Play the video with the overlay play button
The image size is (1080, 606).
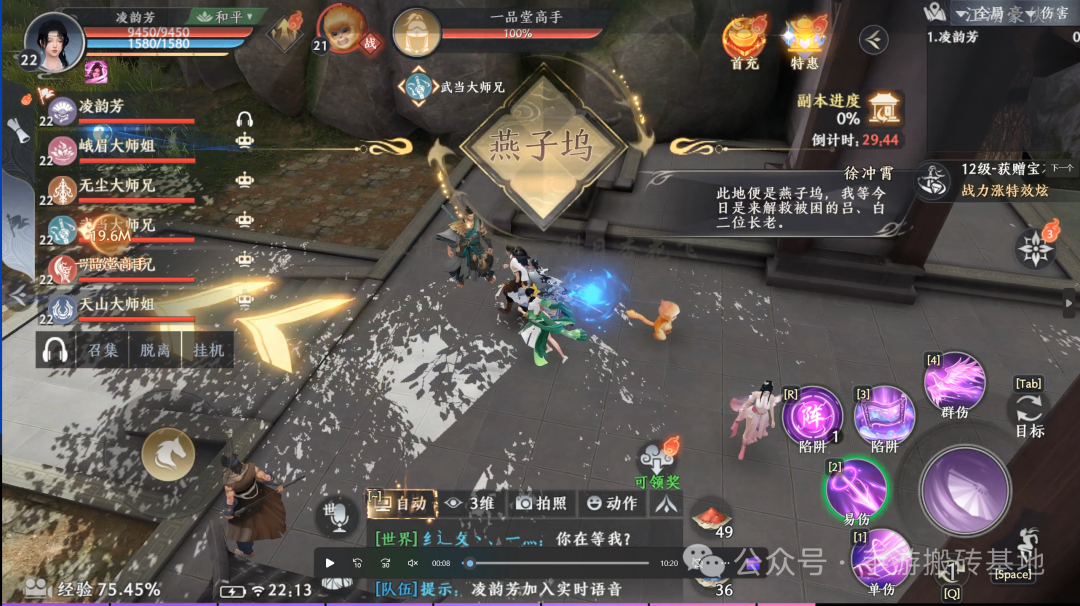[330, 563]
